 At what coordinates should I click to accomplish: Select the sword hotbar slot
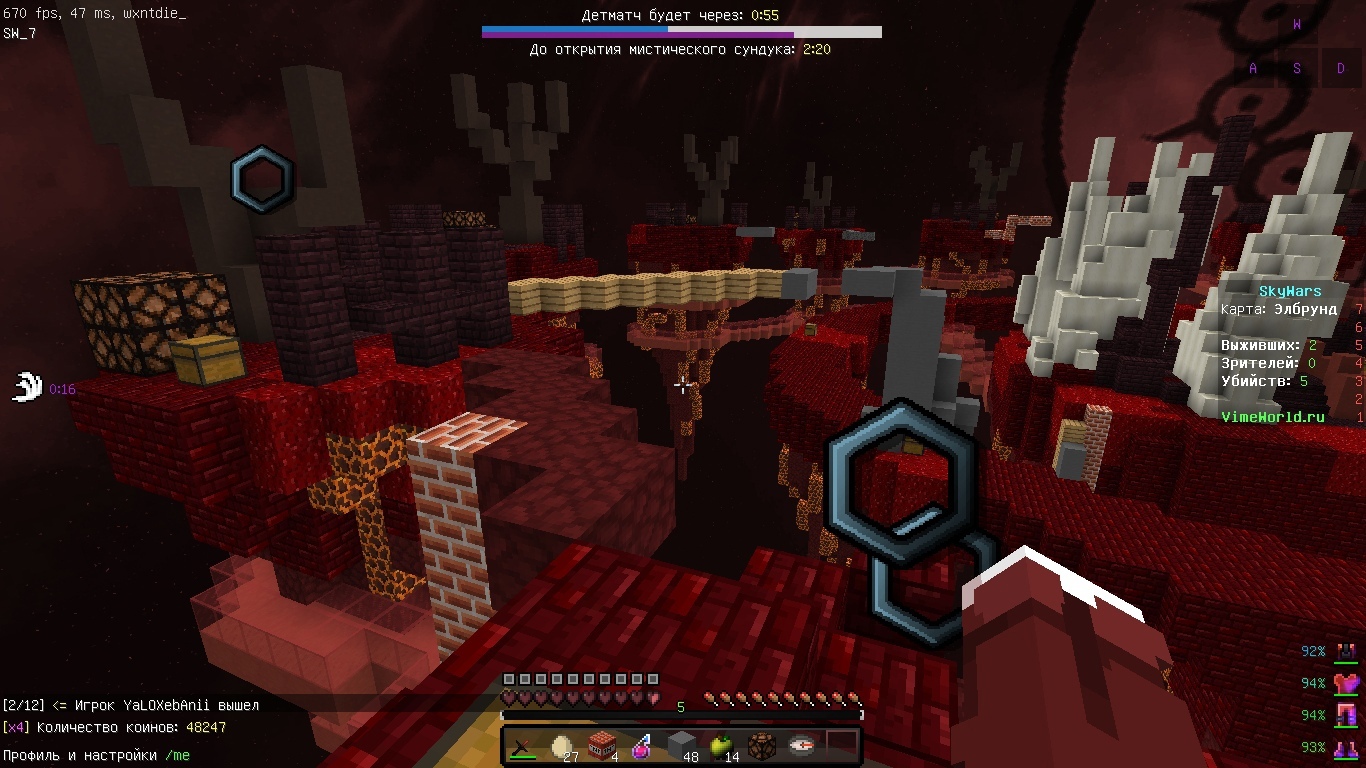click(x=522, y=746)
